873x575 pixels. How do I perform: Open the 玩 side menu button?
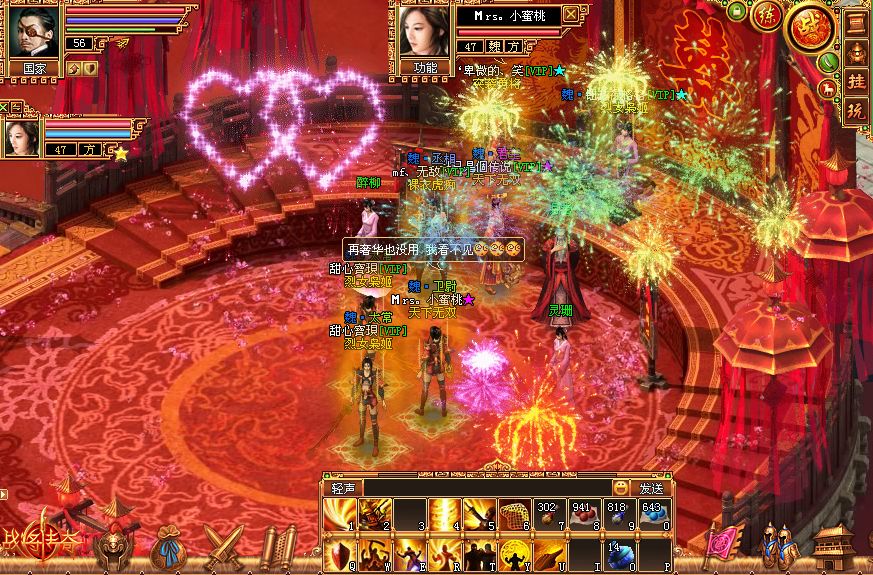[856, 111]
